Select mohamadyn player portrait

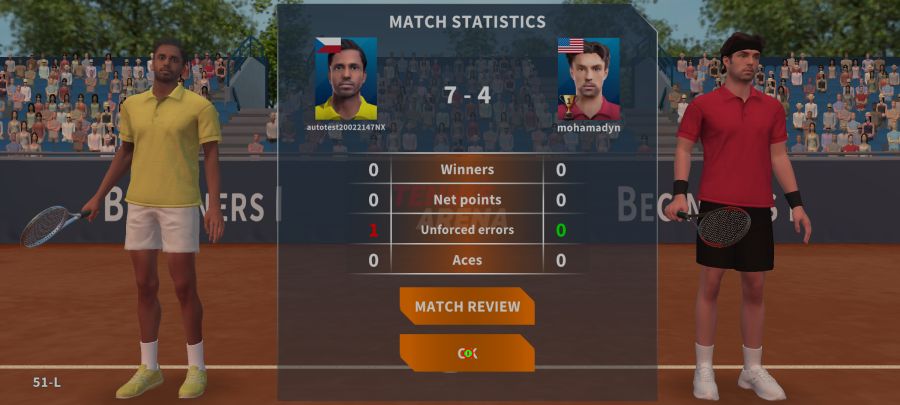click(588, 80)
